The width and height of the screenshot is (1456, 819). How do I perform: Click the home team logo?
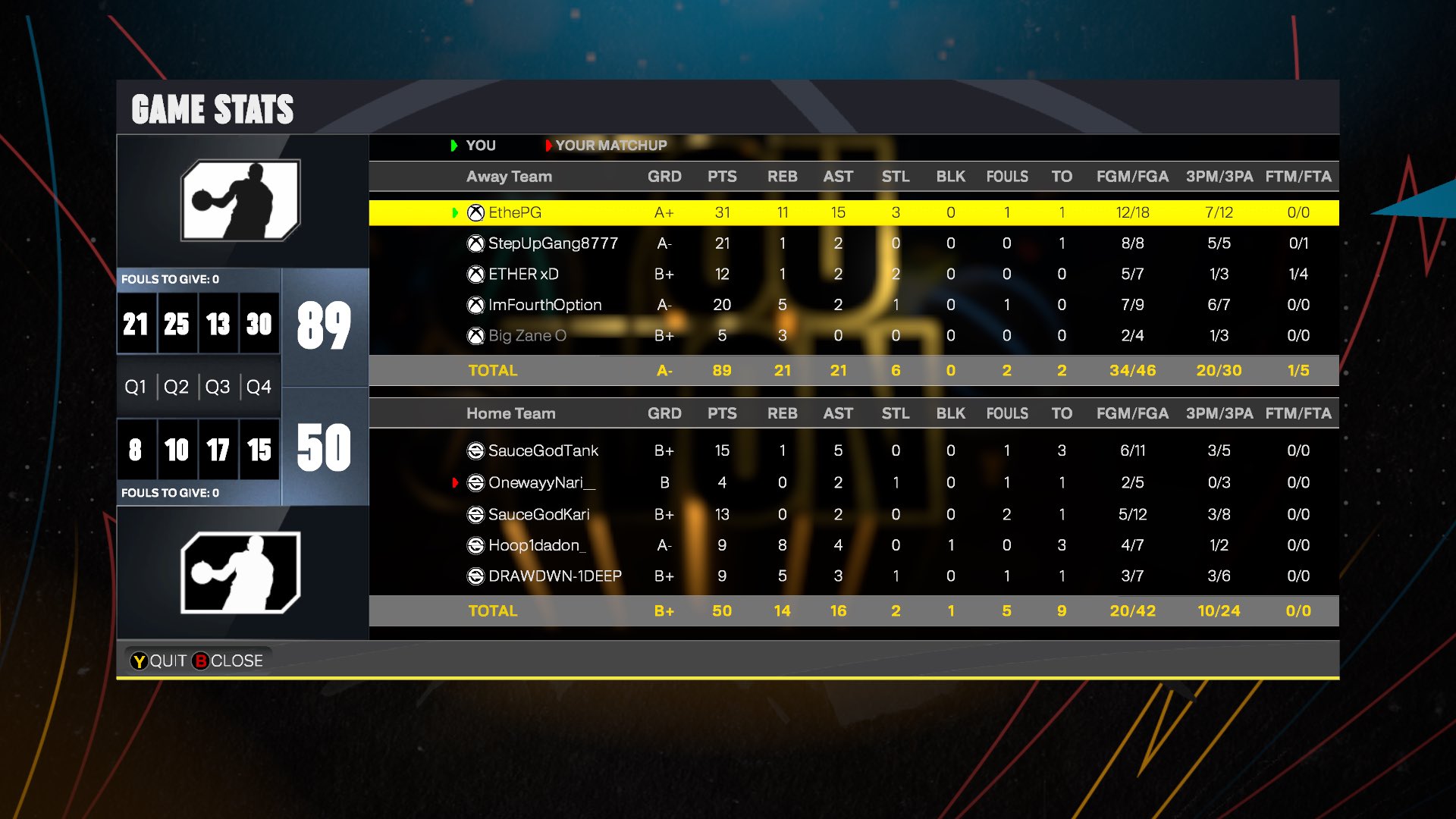click(240, 573)
